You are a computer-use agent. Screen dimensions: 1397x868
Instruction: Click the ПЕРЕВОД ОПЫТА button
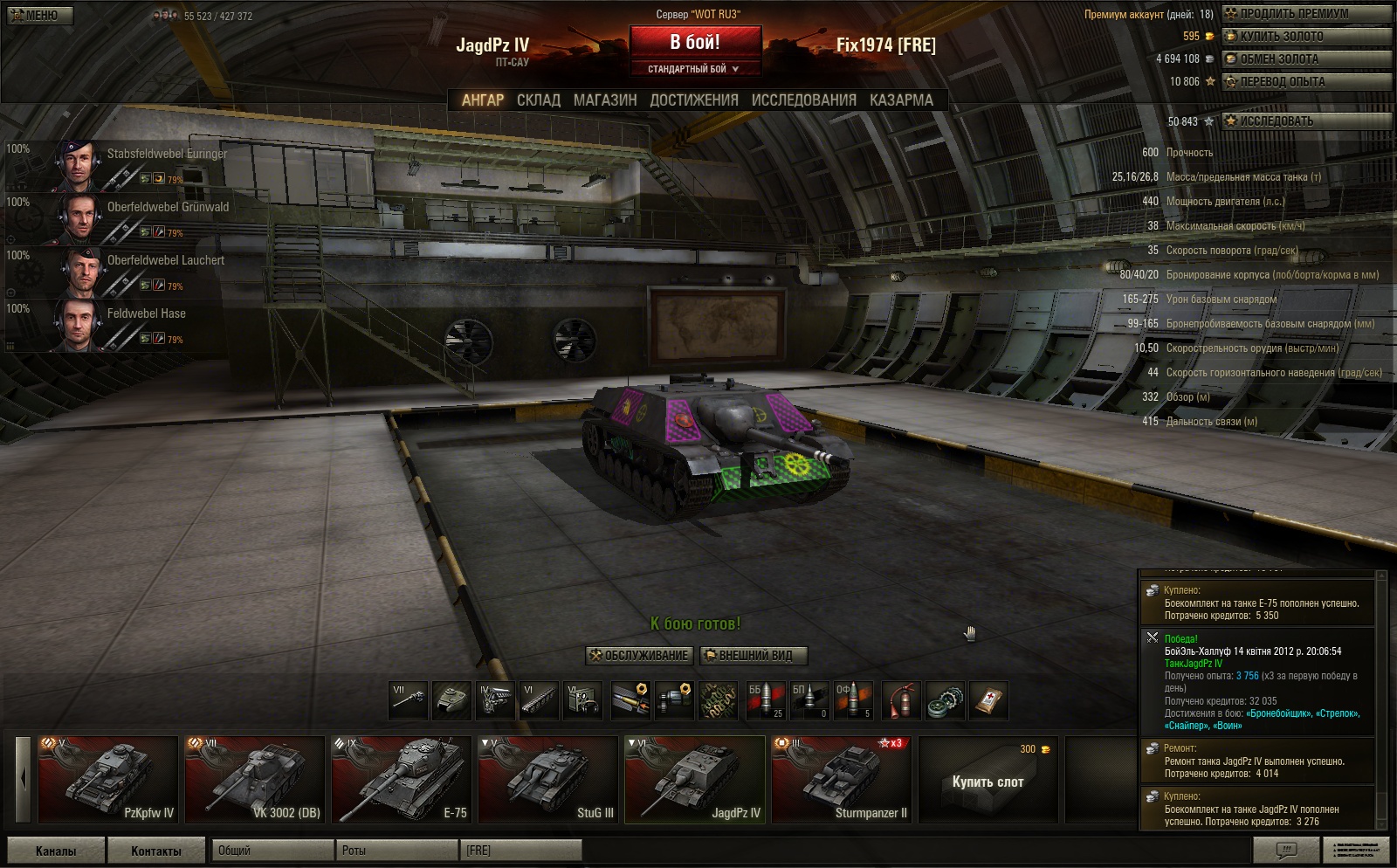(x=1305, y=82)
